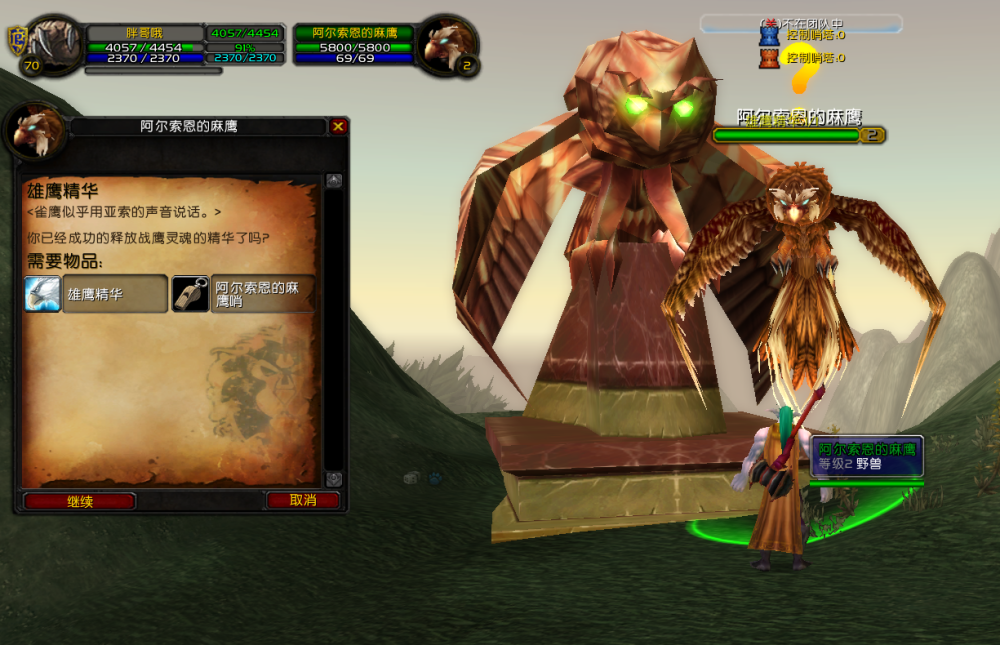Viewport: 1000px width, 645px height.
Task: Click the quest text scroll-up arrow
Action: (334, 181)
